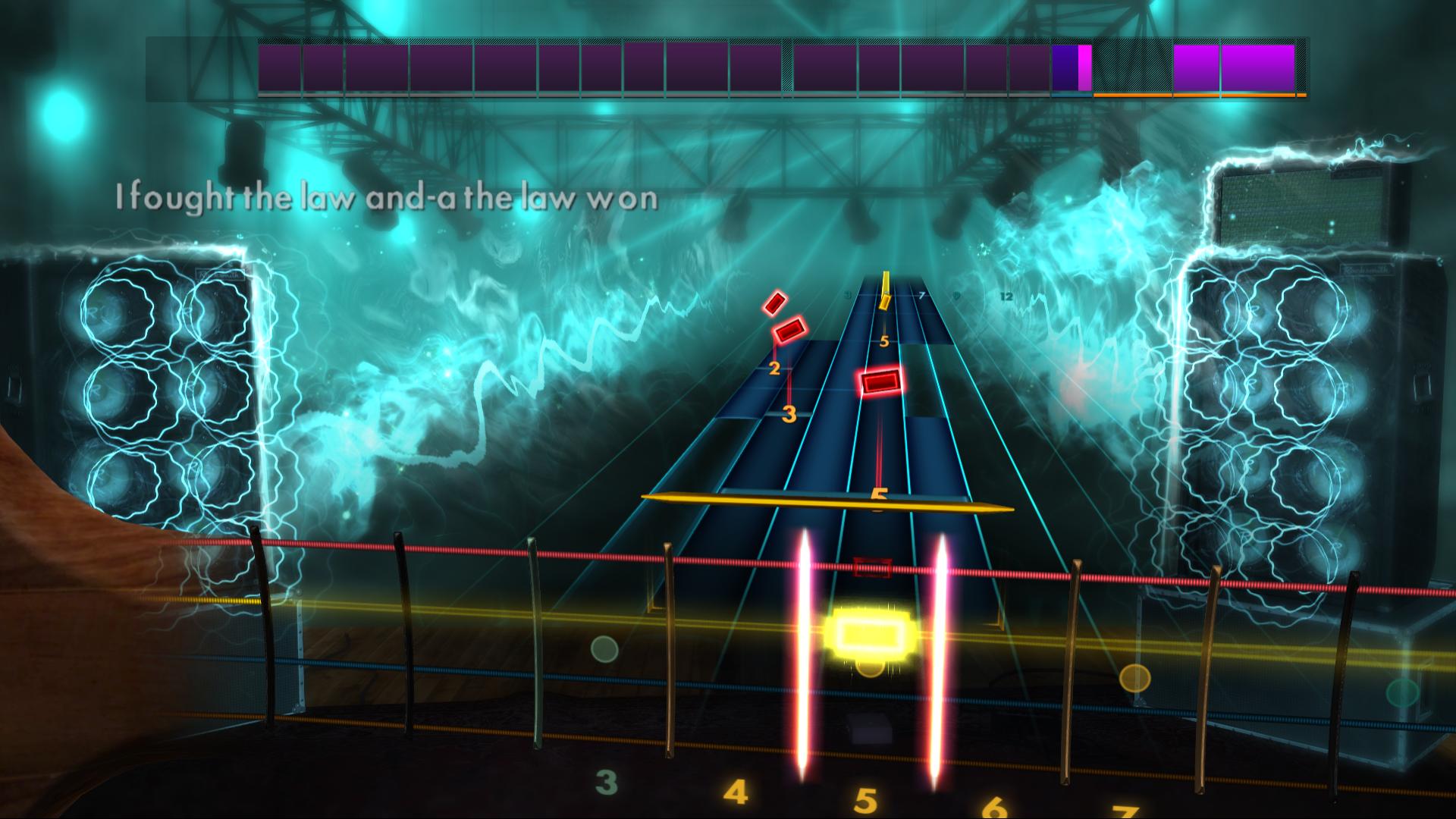The height and width of the screenshot is (819, 1456).
Task: Click the round green inlay dot on the fretboard
Action: [x=603, y=648]
